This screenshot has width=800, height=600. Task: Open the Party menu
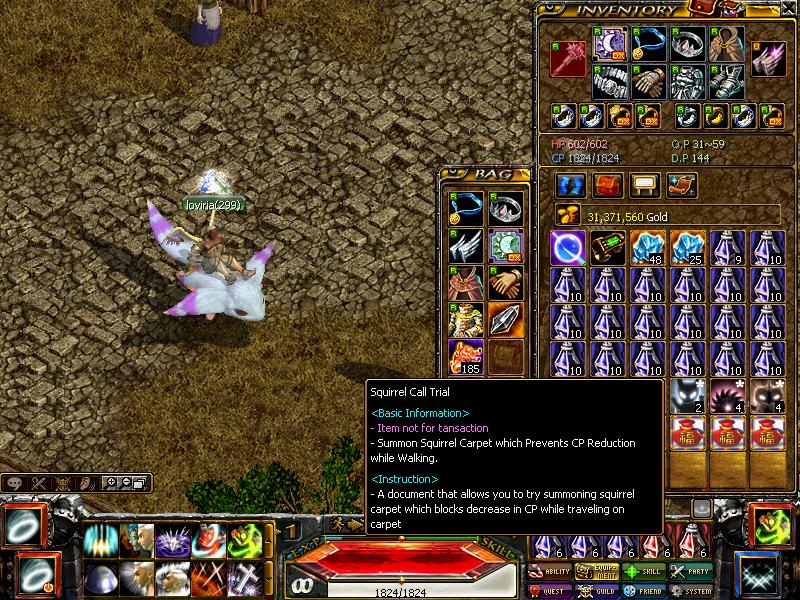[691, 571]
